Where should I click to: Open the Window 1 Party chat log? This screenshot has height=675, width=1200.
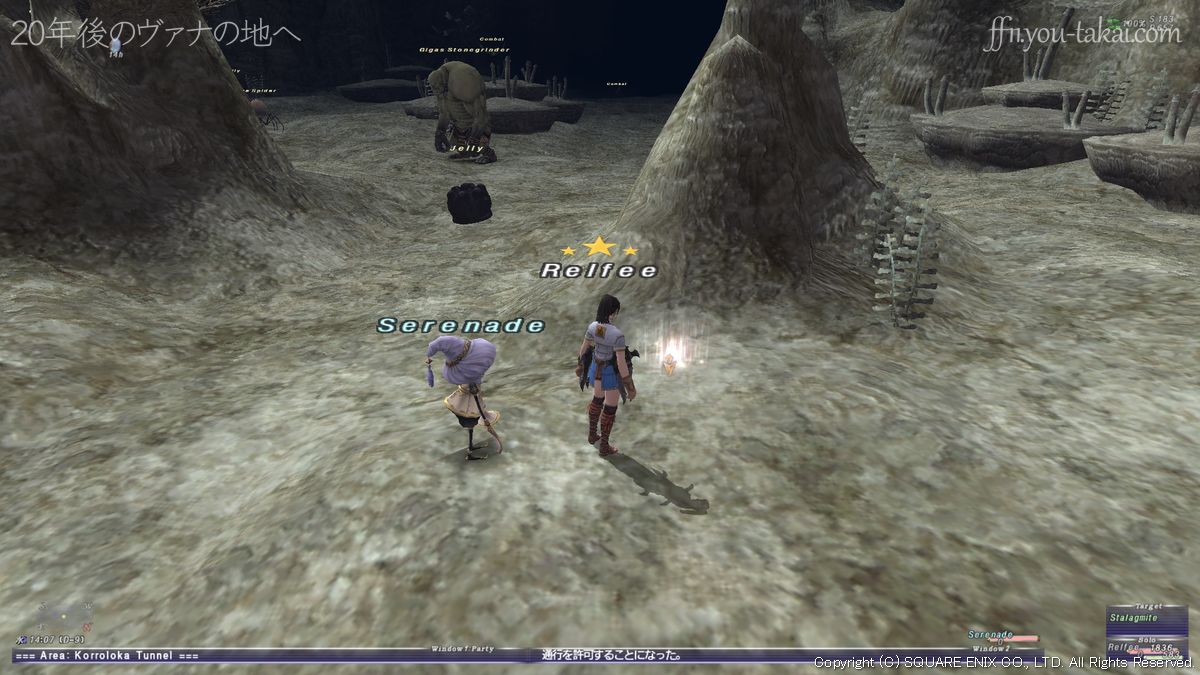pos(460,649)
